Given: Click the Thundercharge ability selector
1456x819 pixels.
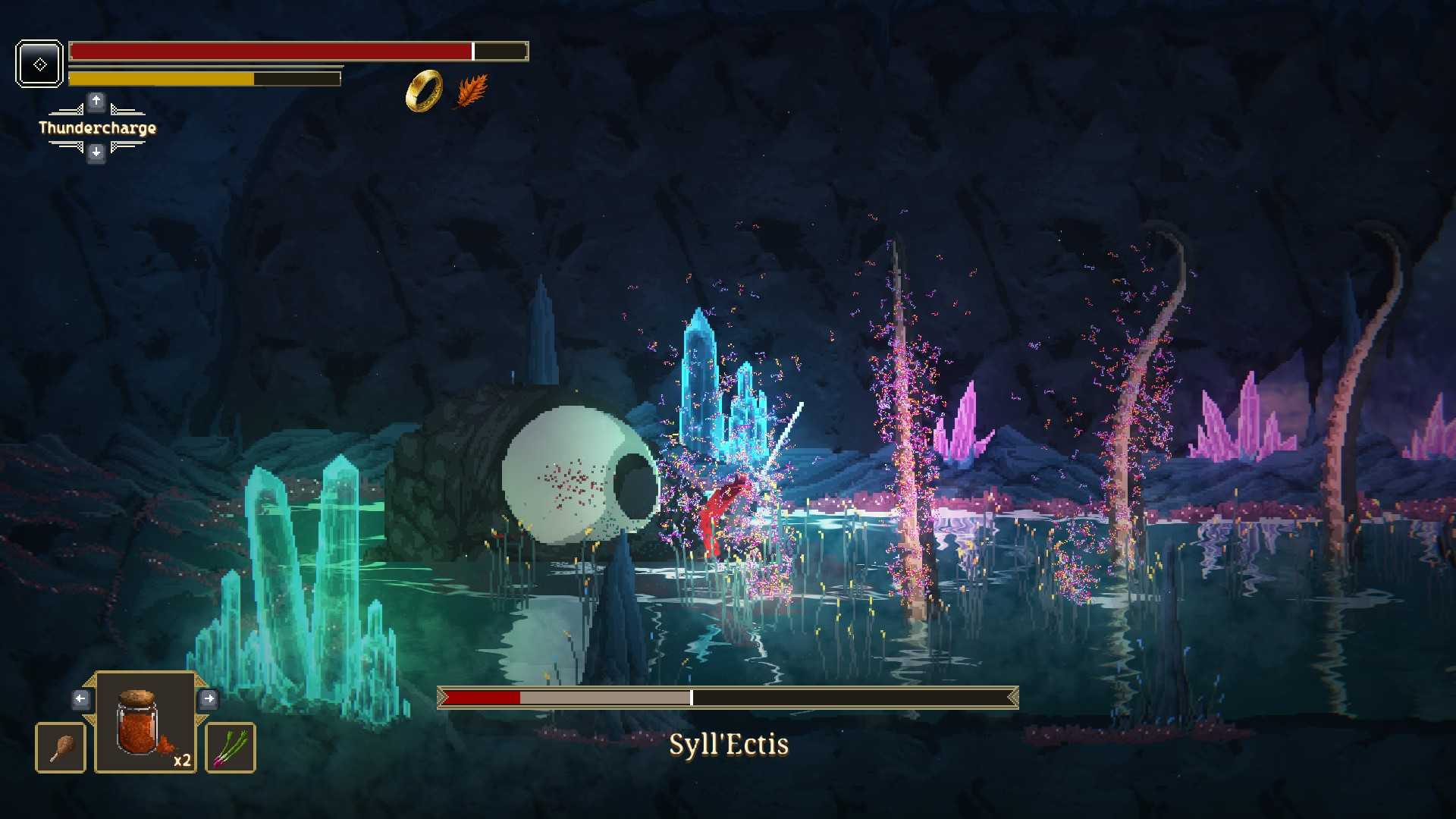Looking at the screenshot, I should tap(97, 127).
